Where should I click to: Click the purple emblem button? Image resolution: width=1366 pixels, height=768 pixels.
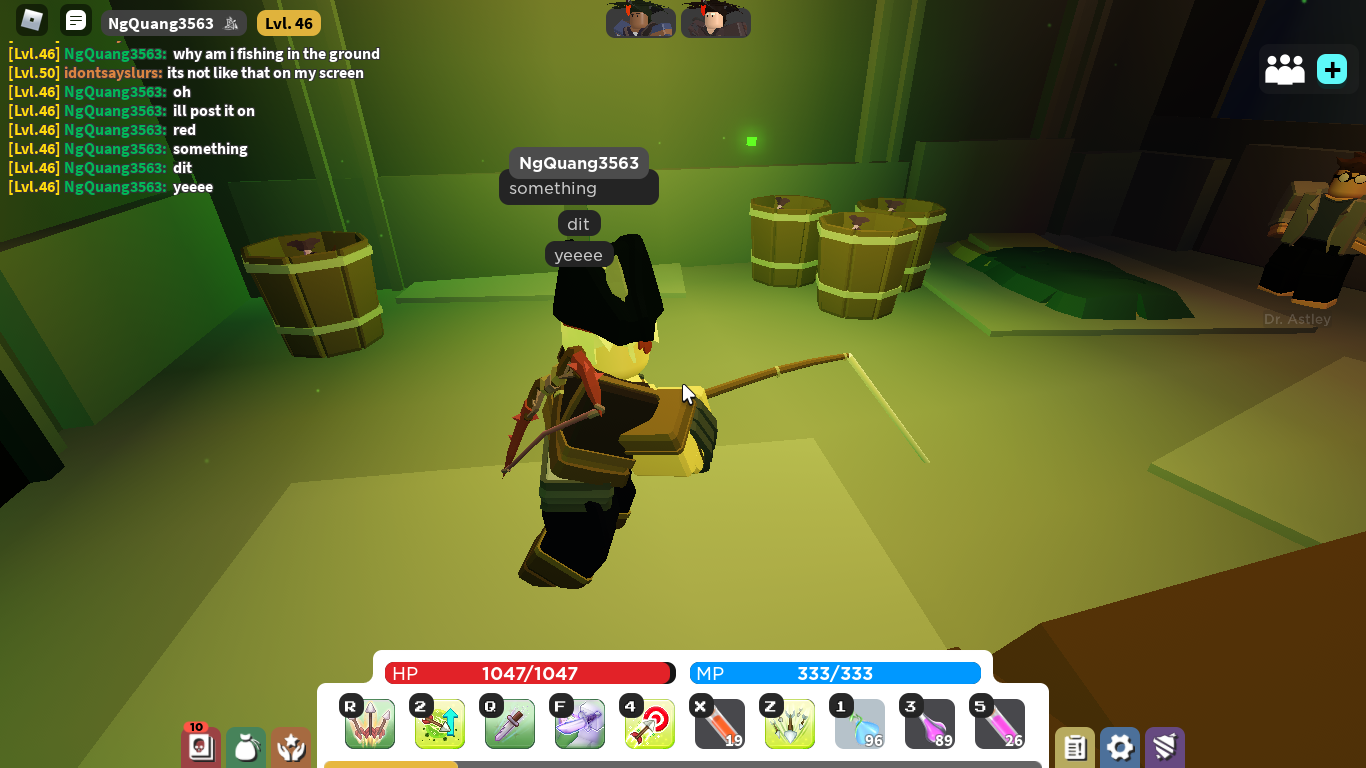tap(1165, 747)
